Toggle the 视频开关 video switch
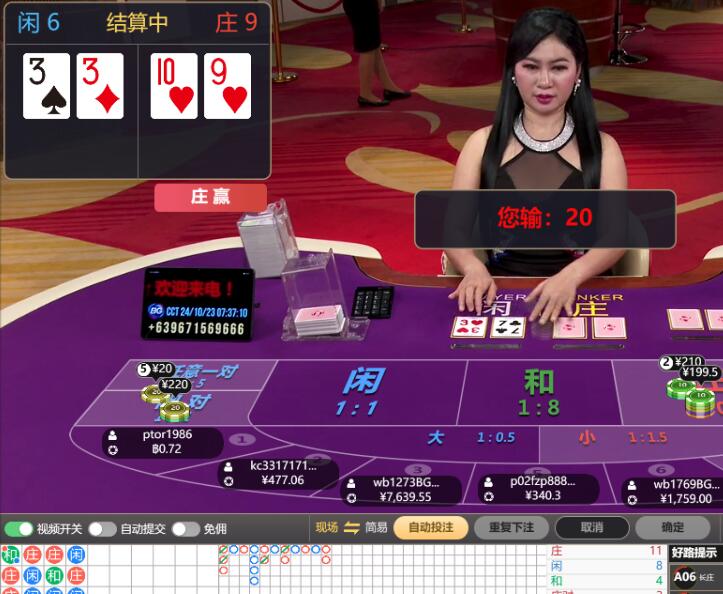This screenshot has height=594, width=723. point(19,529)
